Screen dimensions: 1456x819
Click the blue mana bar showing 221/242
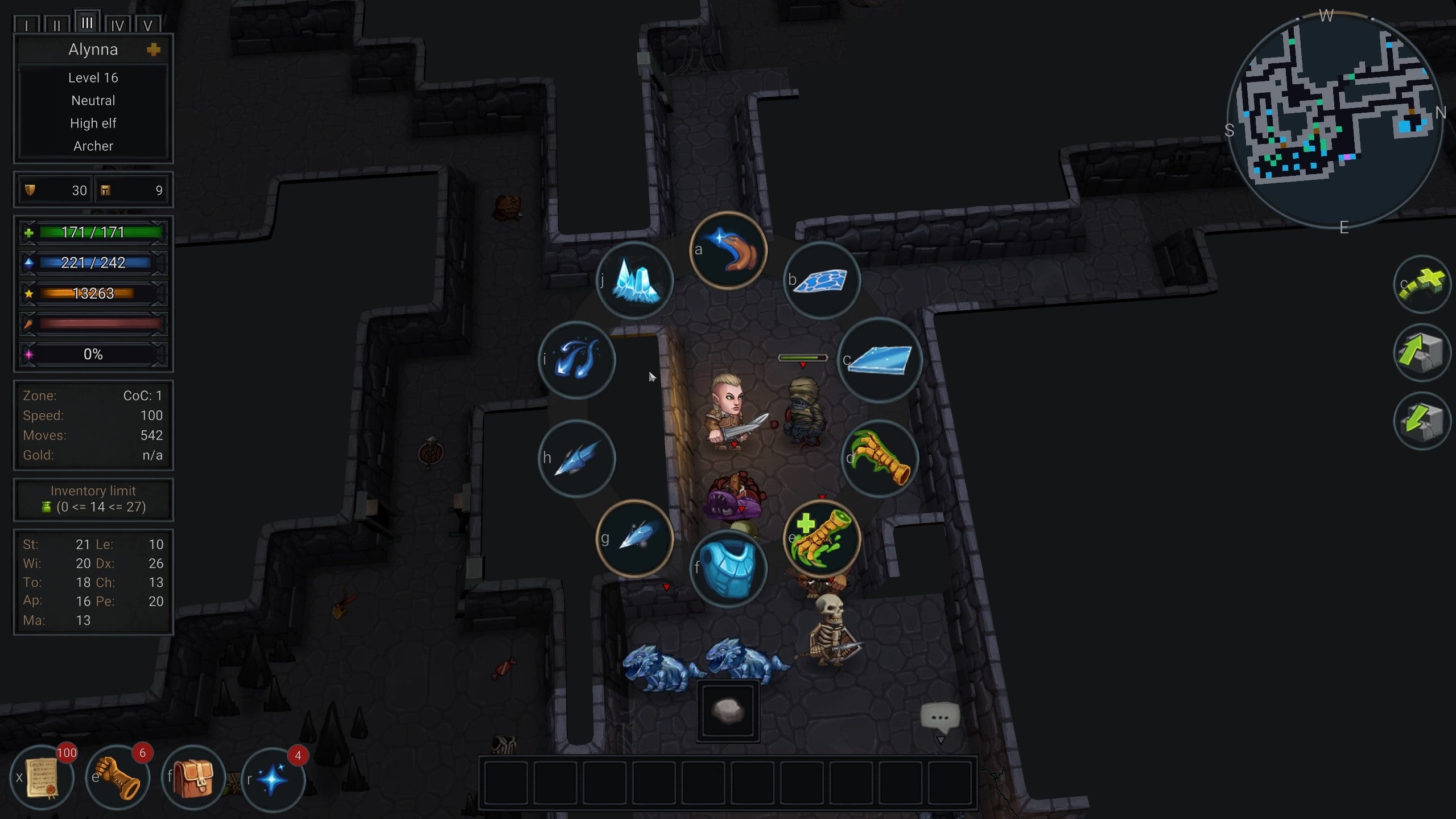click(93, 263)
